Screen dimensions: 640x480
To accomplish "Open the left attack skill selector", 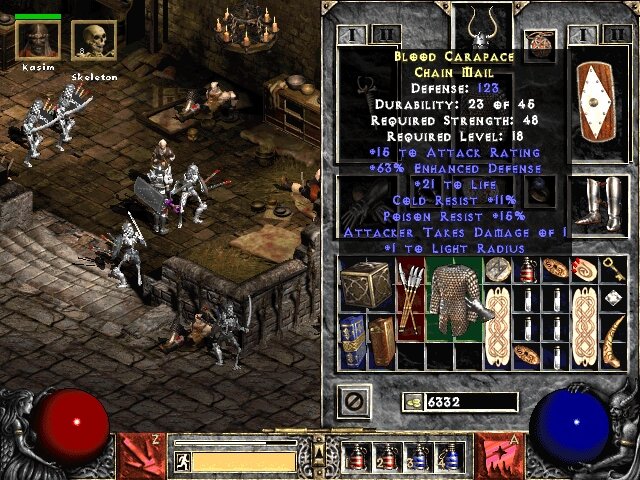I will [x=136, y=456].
